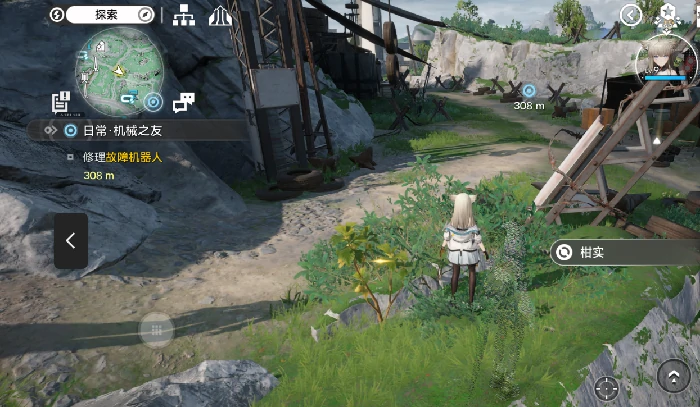Open the hexagon star icon

tap(667, 14)
